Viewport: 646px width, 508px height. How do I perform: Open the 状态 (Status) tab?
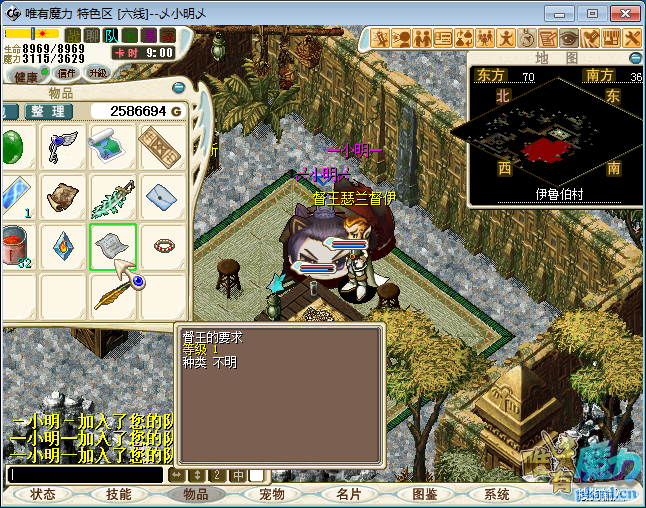(43, 494)
